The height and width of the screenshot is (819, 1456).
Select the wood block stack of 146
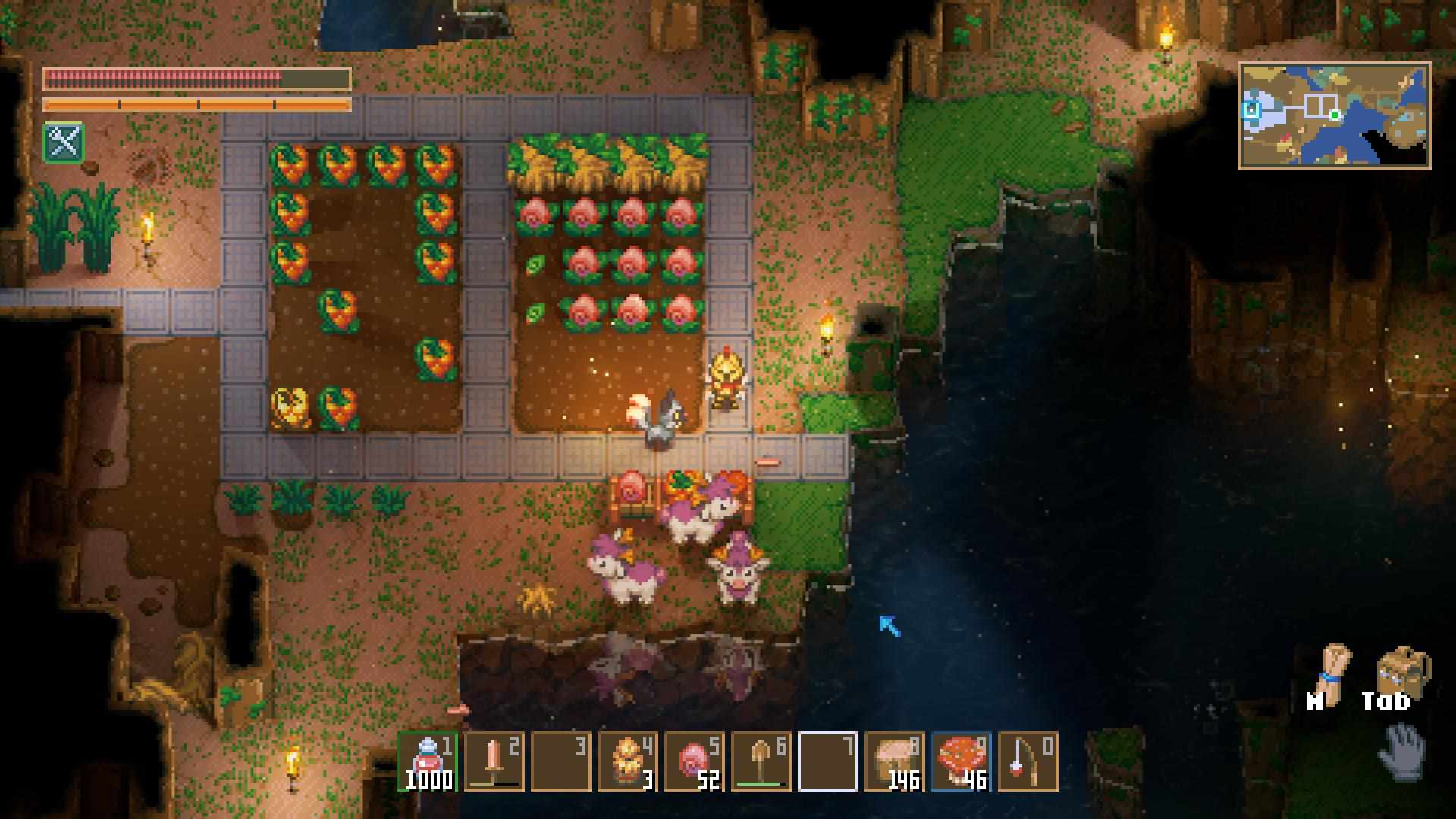(895, 761)
